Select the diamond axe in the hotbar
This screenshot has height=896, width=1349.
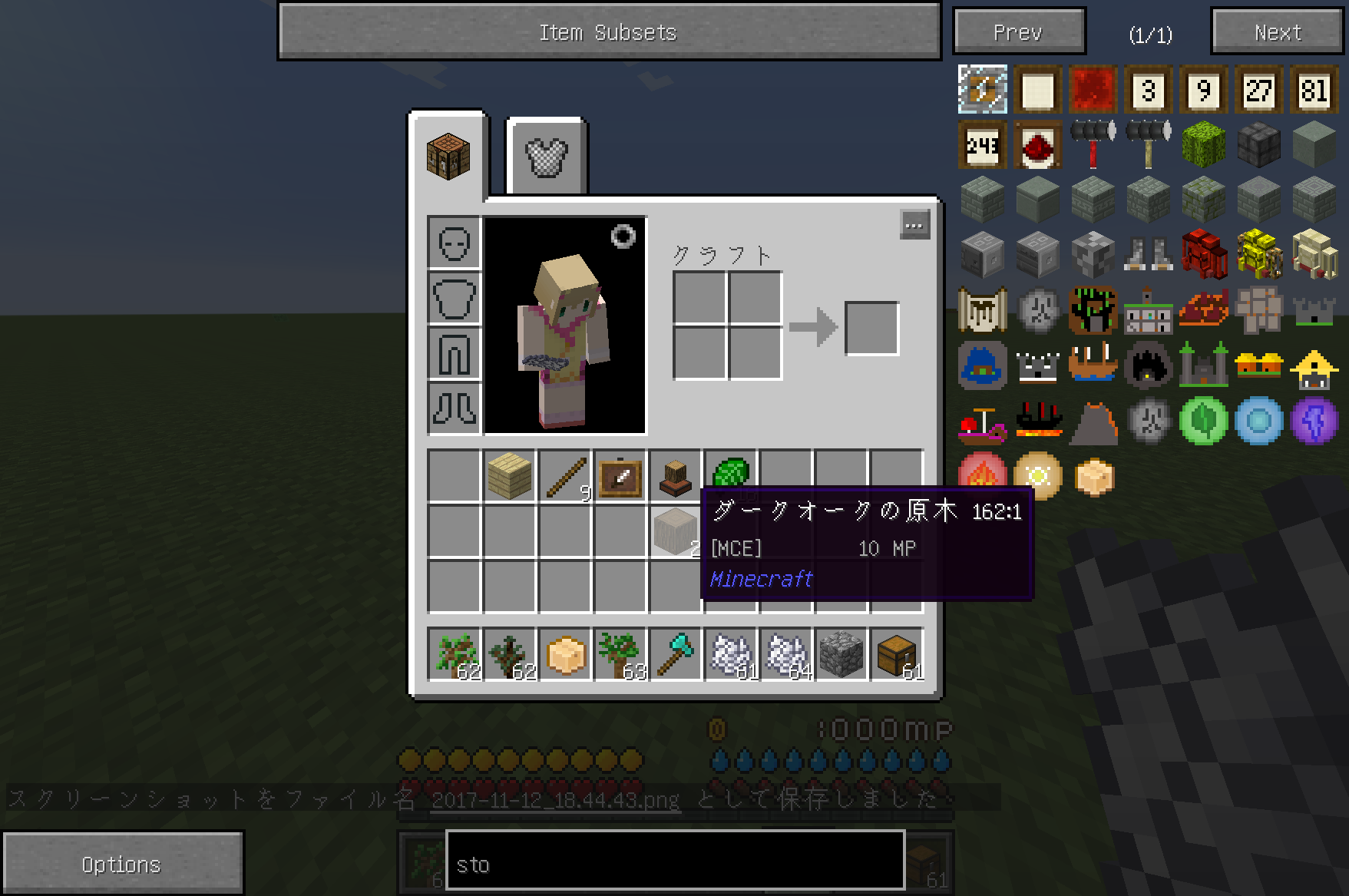pyautogui.click(x=676, y=654)
